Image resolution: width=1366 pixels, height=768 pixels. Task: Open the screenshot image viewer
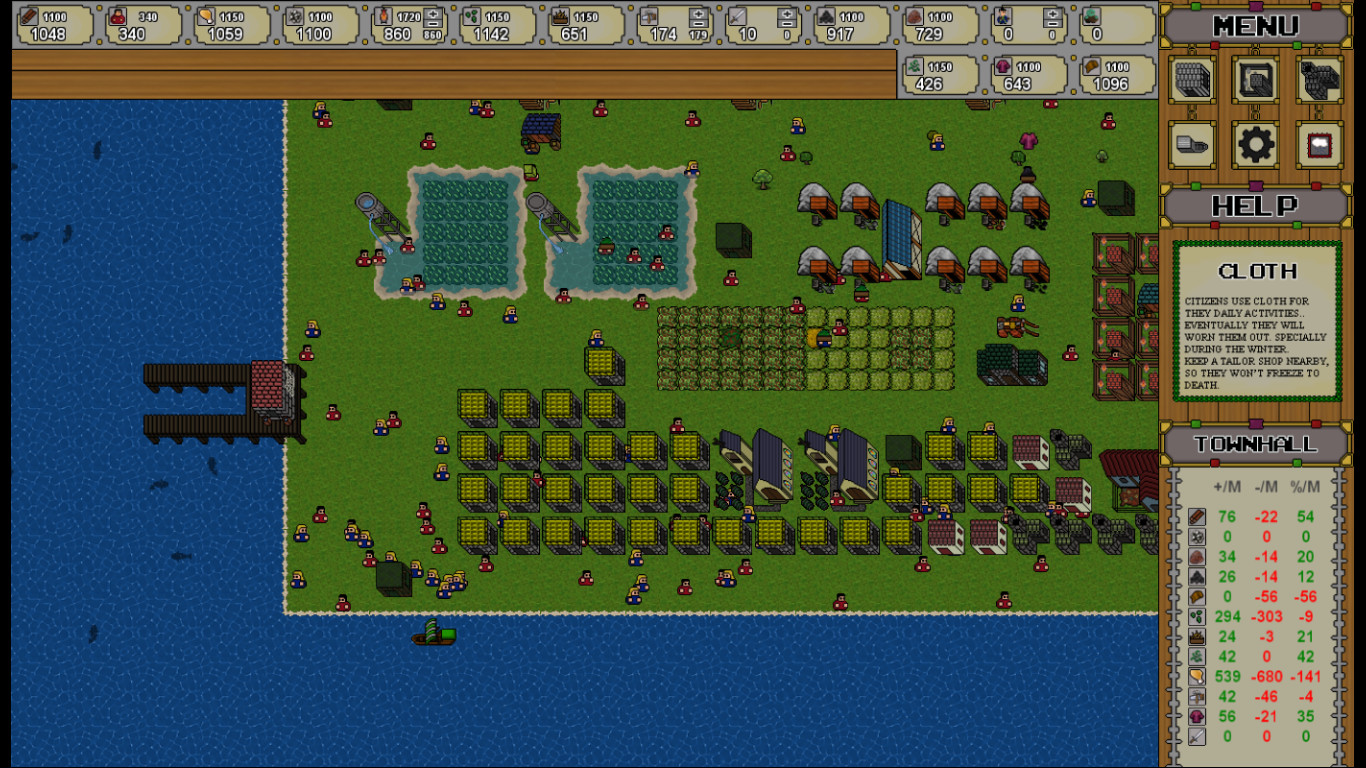(x=1318, y=144)
